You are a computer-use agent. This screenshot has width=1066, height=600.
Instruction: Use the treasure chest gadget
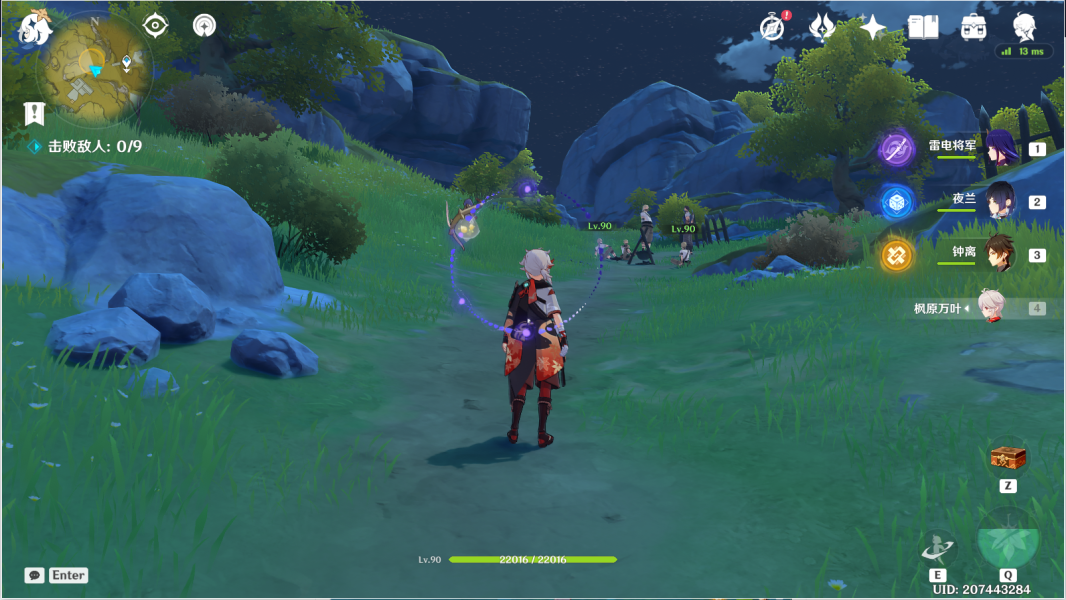[1008, 459]
